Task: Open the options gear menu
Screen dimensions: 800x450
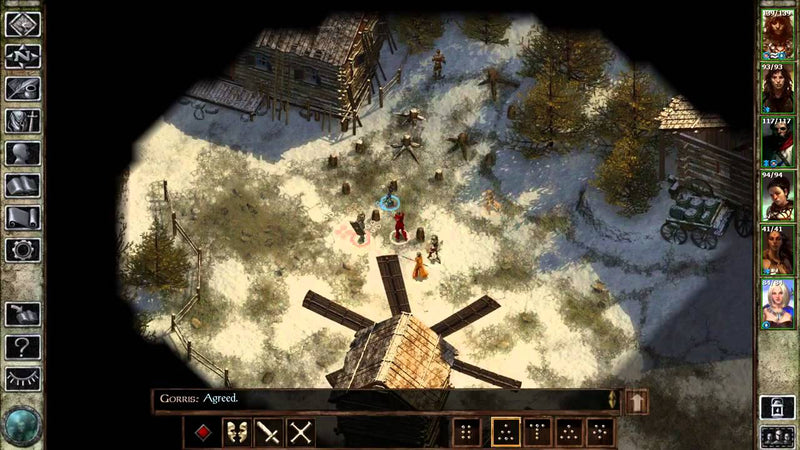Action: 23,249
